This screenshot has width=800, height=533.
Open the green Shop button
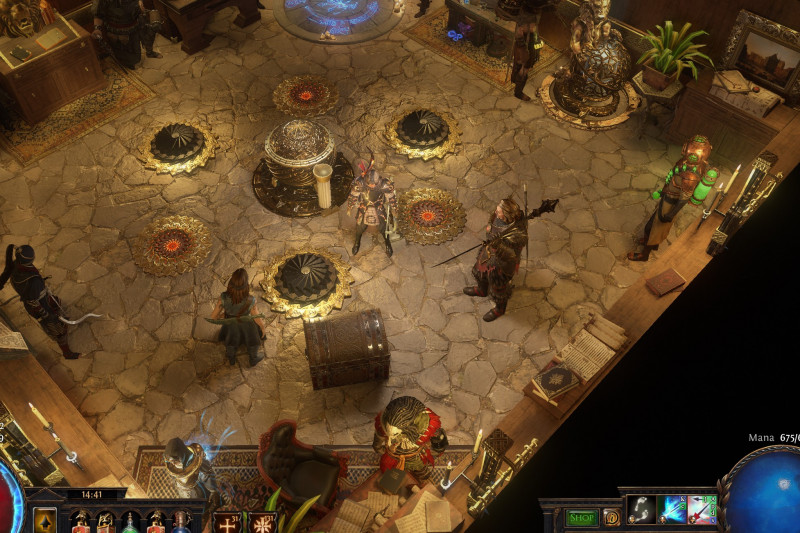(x=581, y=517)
